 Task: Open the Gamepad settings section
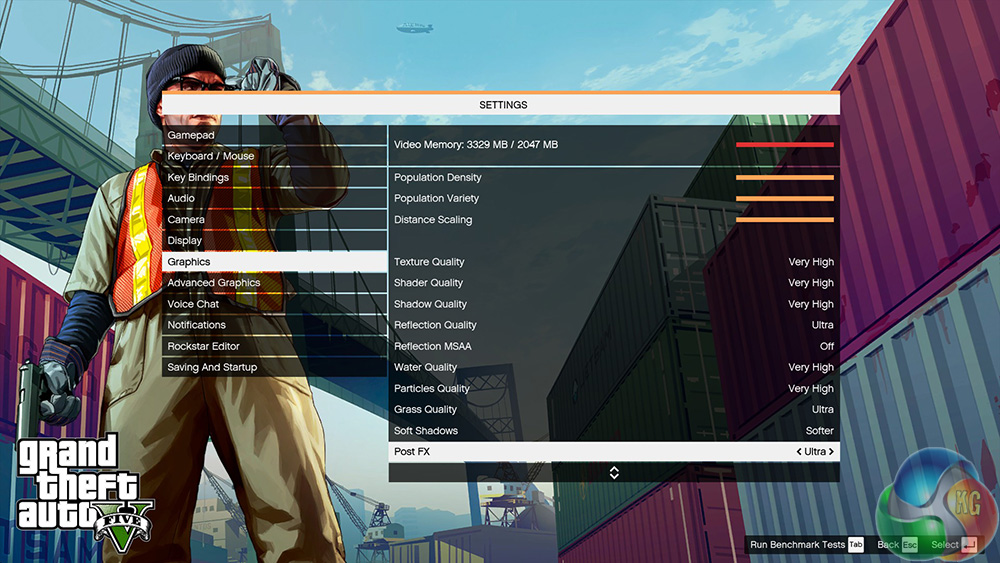click(x=191, y=135)
